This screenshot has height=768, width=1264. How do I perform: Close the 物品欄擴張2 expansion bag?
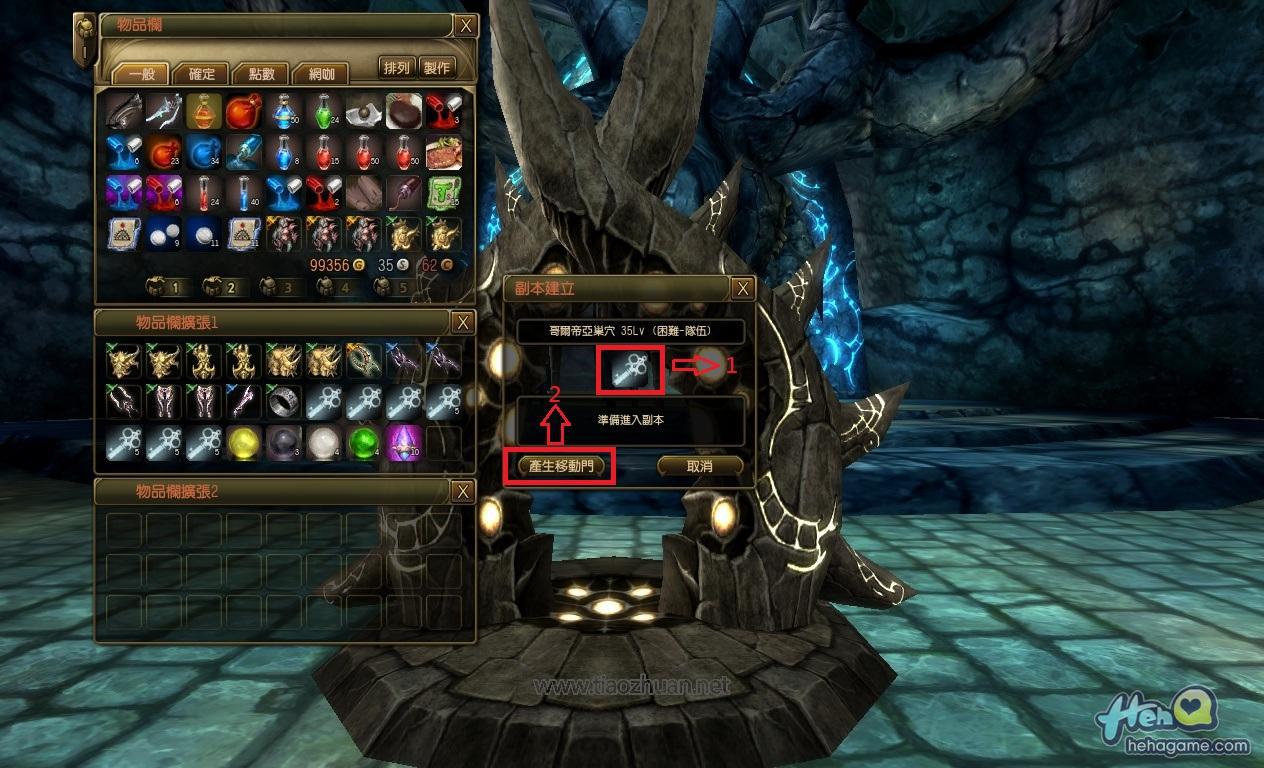(x=462, y=491)
